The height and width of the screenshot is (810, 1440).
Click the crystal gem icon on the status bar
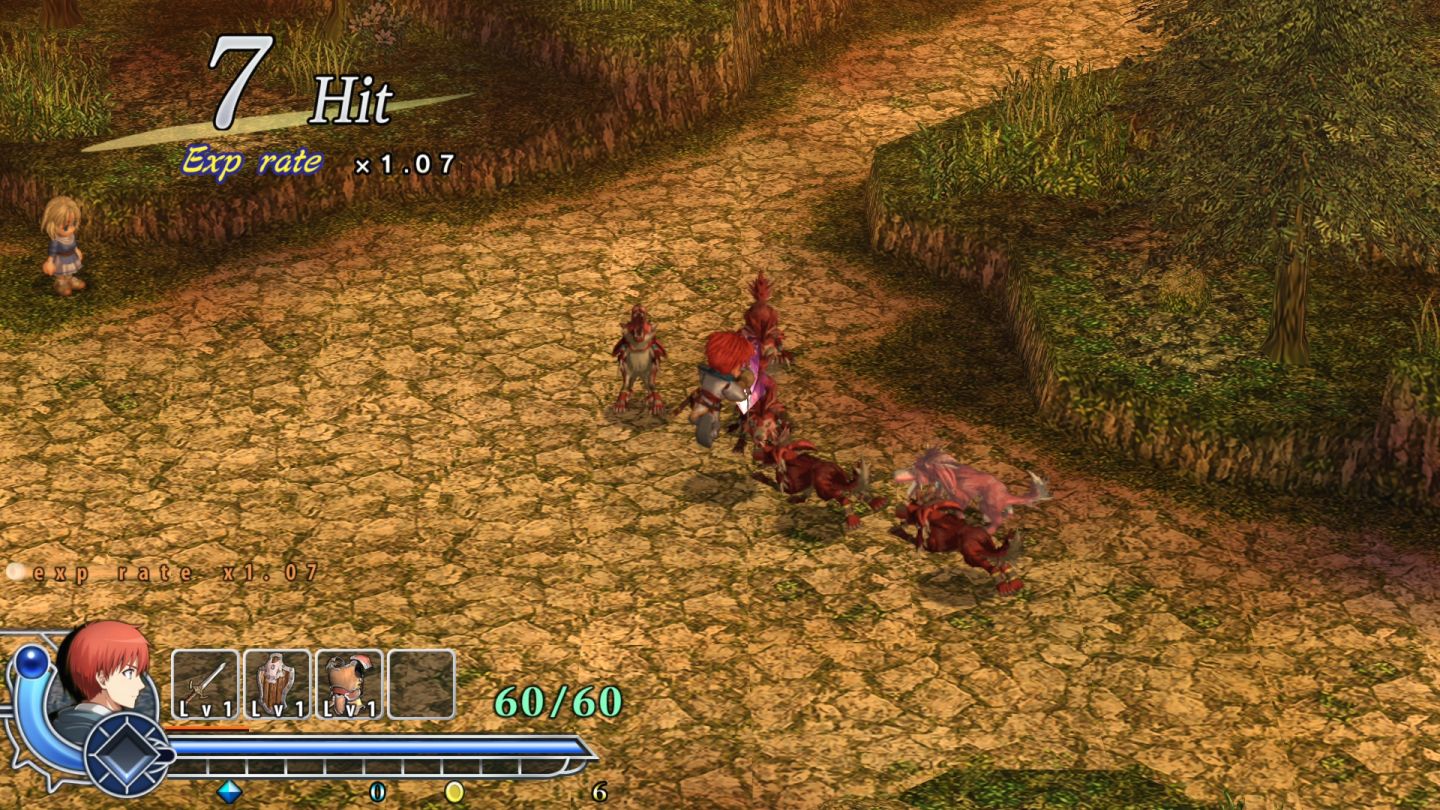point(228,789)
